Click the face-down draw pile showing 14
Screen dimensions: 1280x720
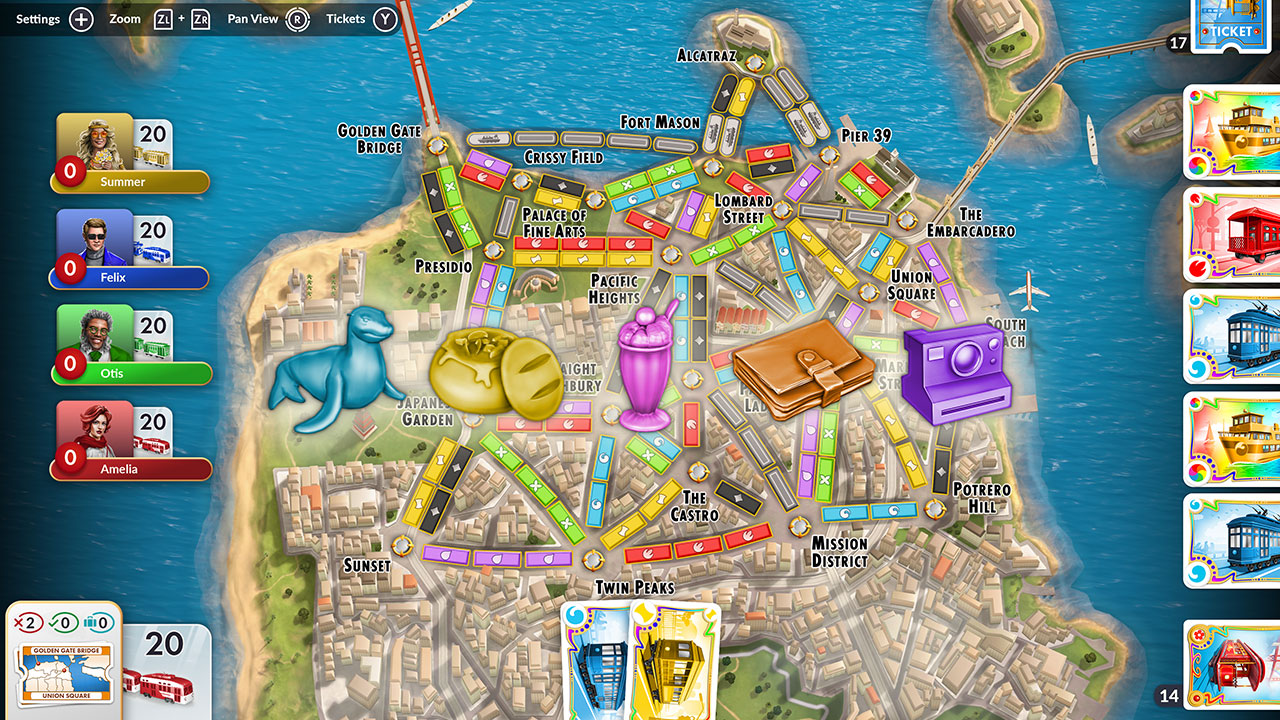[1233, 665]
